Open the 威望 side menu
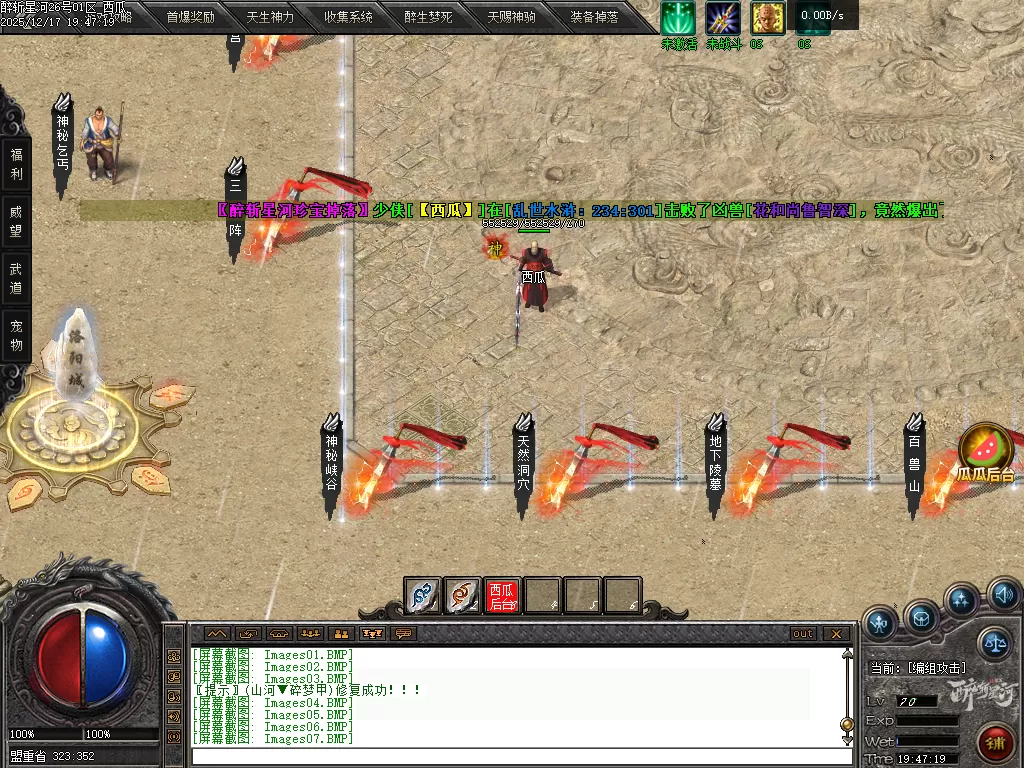 point(16,221)
